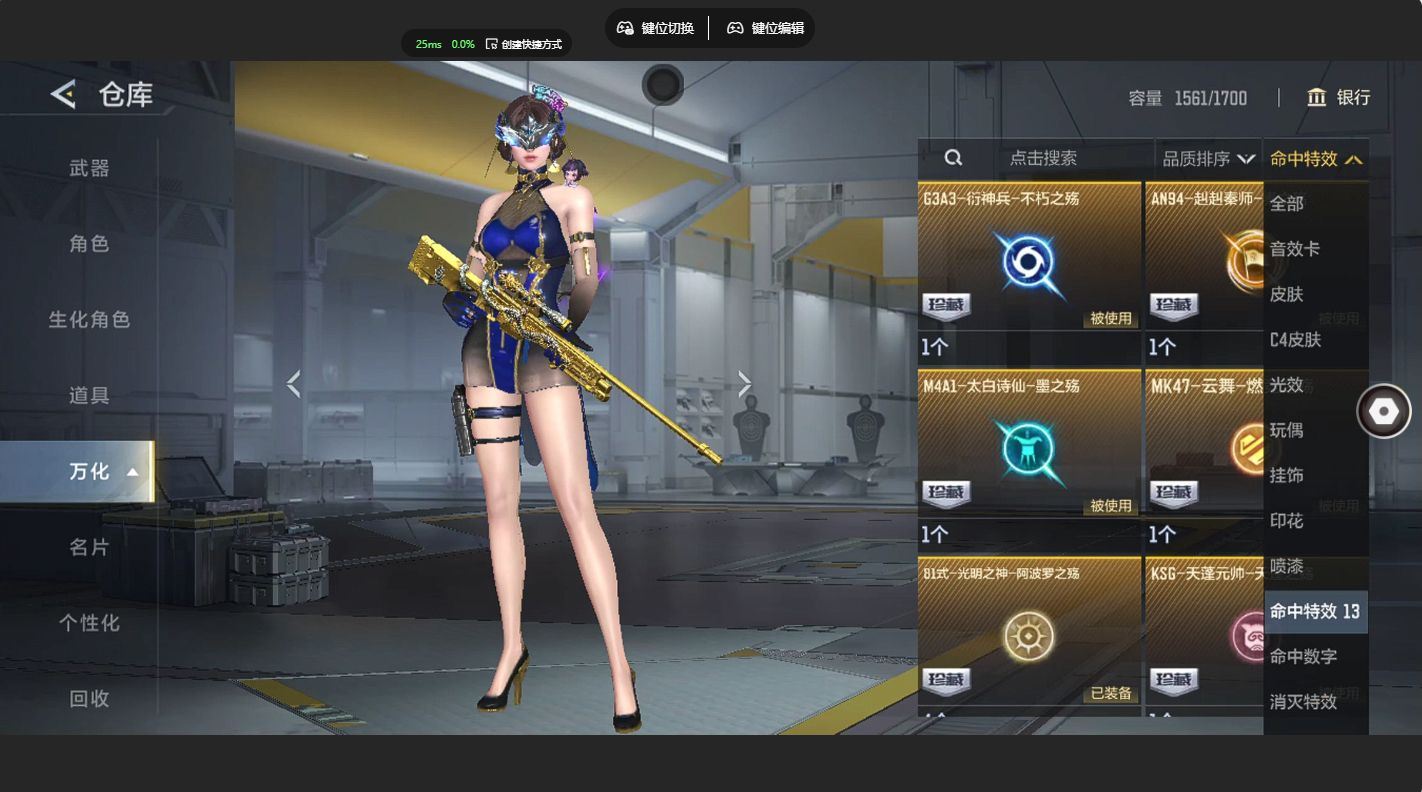Choose 全部 in the filter list
Screen dimensions: 1422x792
1287,204
